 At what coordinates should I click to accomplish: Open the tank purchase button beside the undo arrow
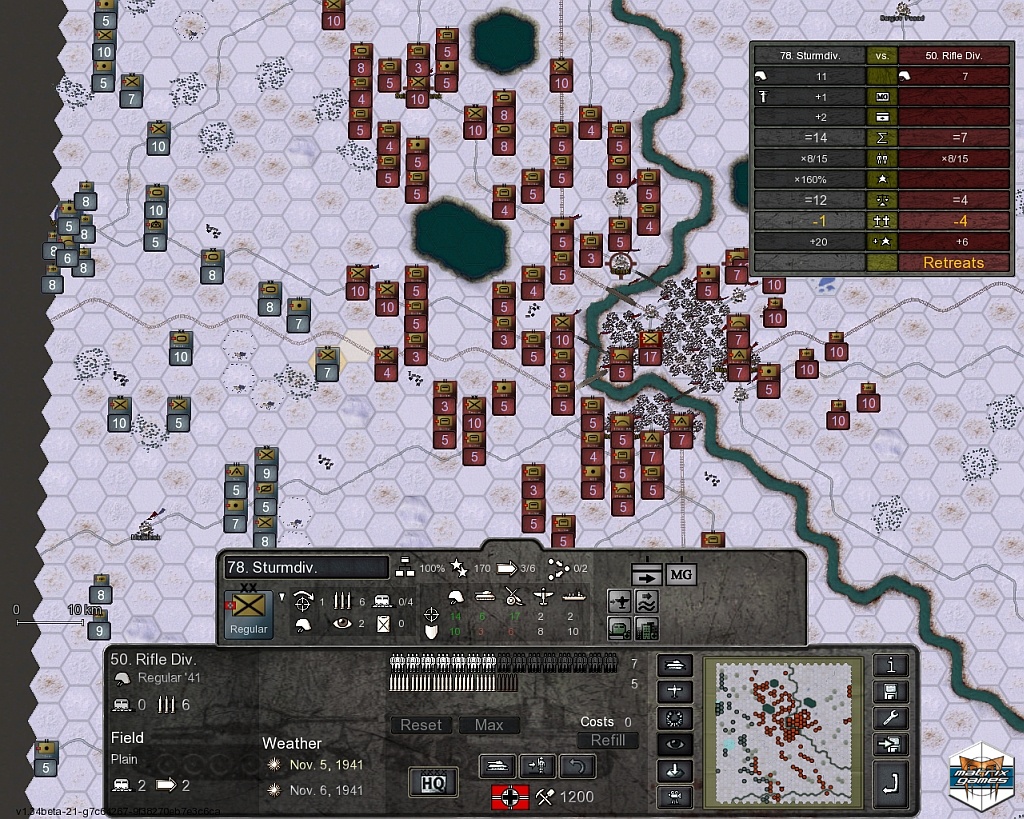pos(499,766)
